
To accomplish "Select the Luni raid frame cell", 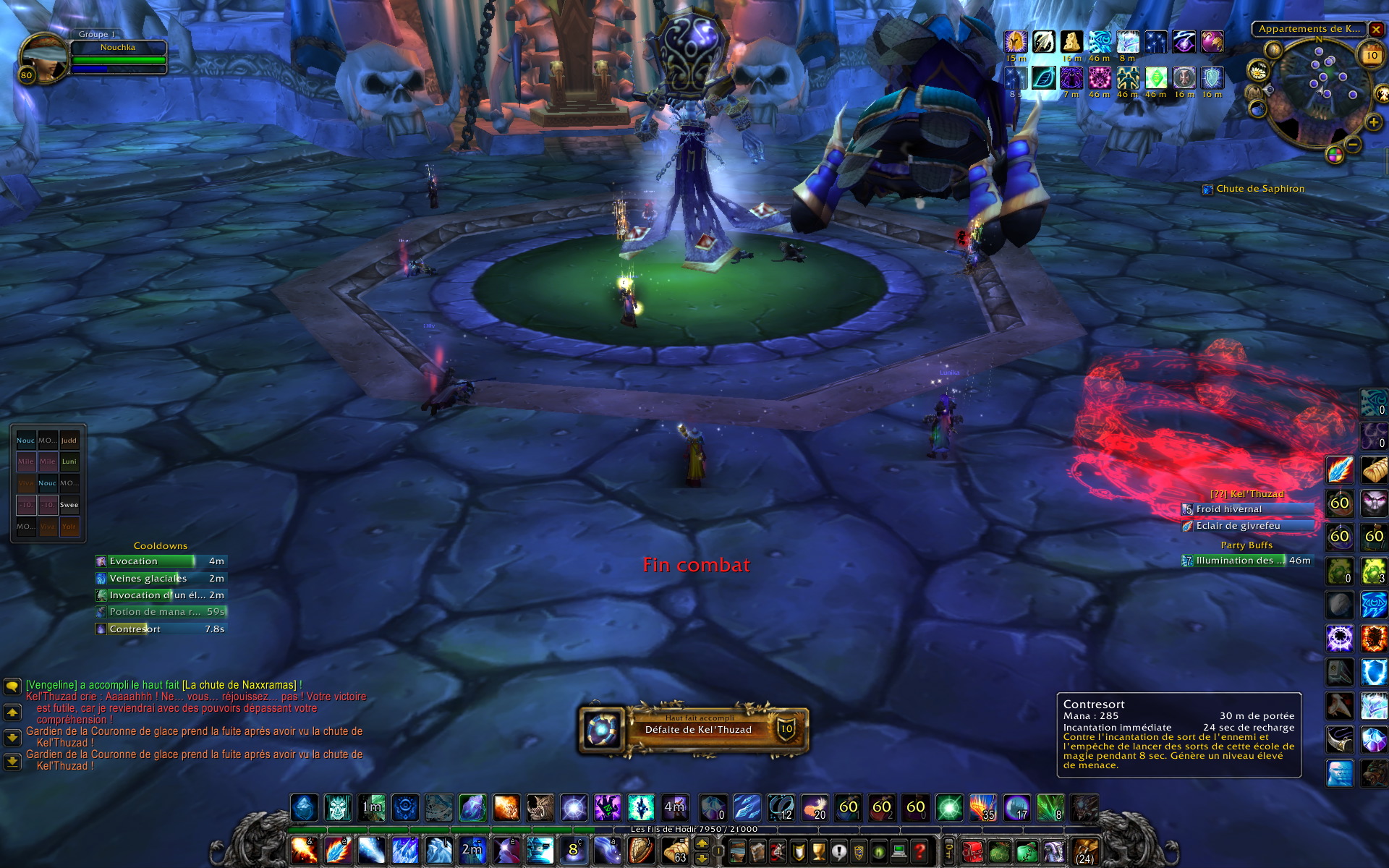I will 69,461.
